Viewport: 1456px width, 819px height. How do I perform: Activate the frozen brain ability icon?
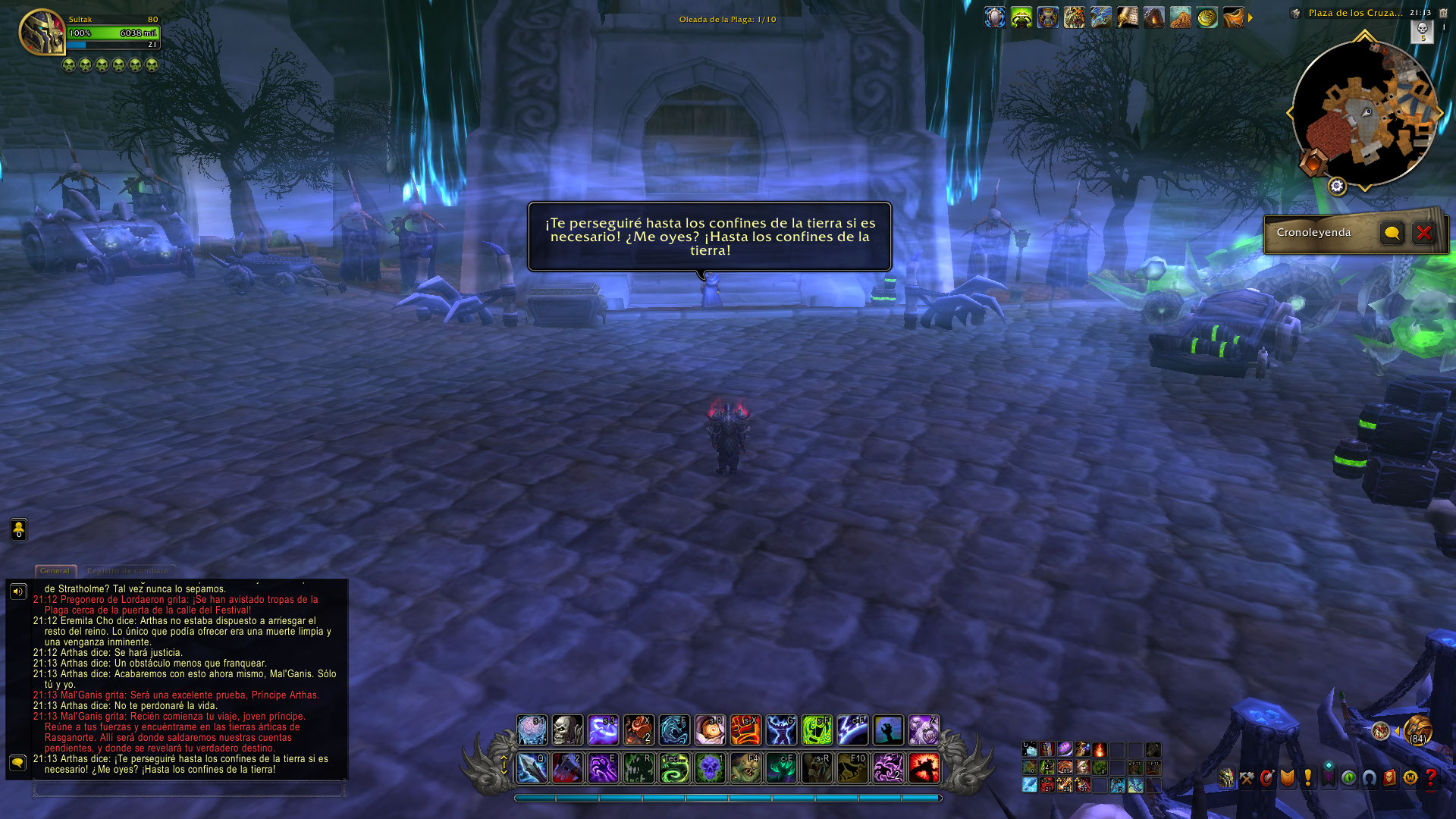pyautogui.click(x=532, y=730)
